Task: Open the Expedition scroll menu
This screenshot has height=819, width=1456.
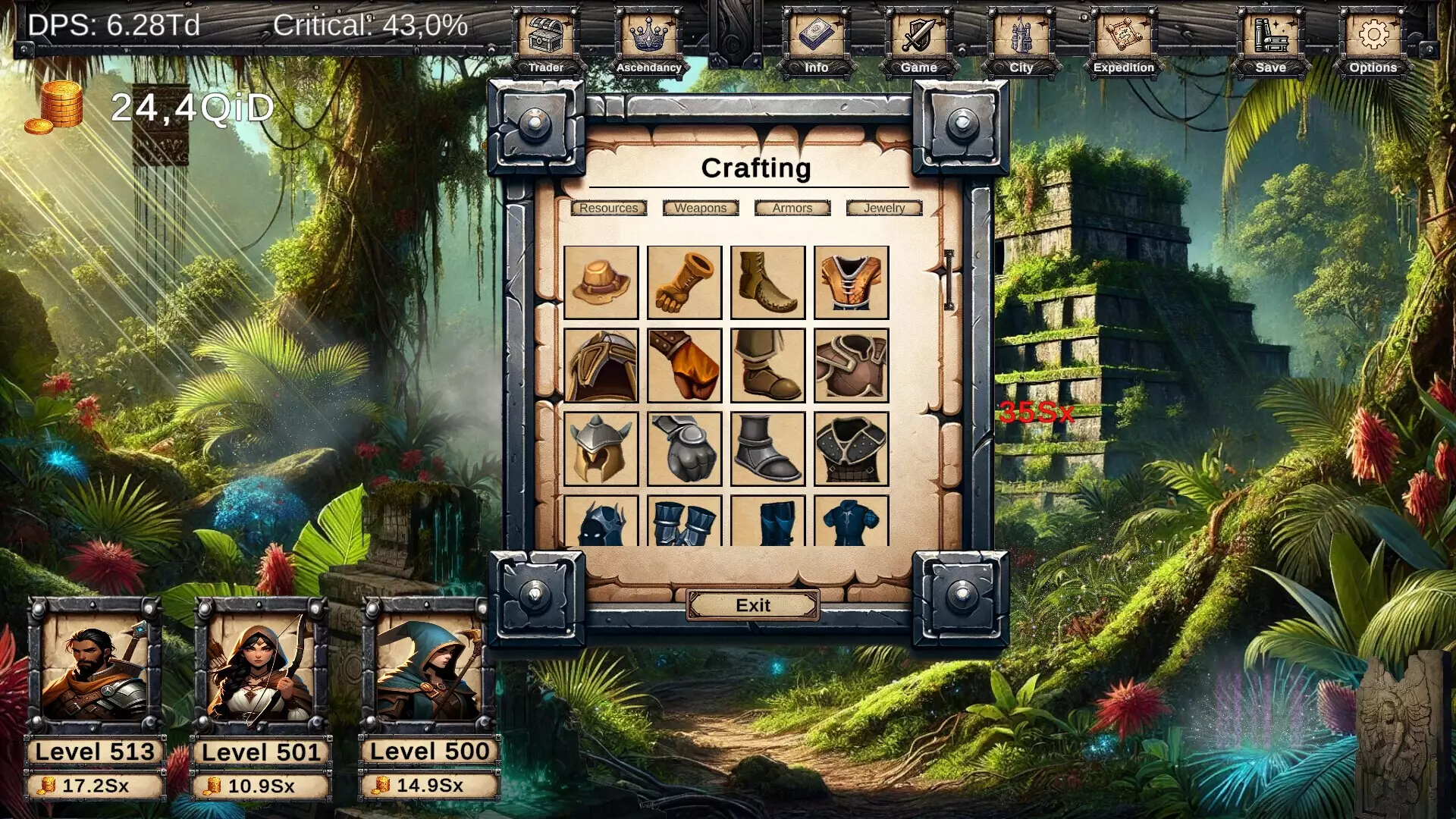Action: tap(1122, 34)
